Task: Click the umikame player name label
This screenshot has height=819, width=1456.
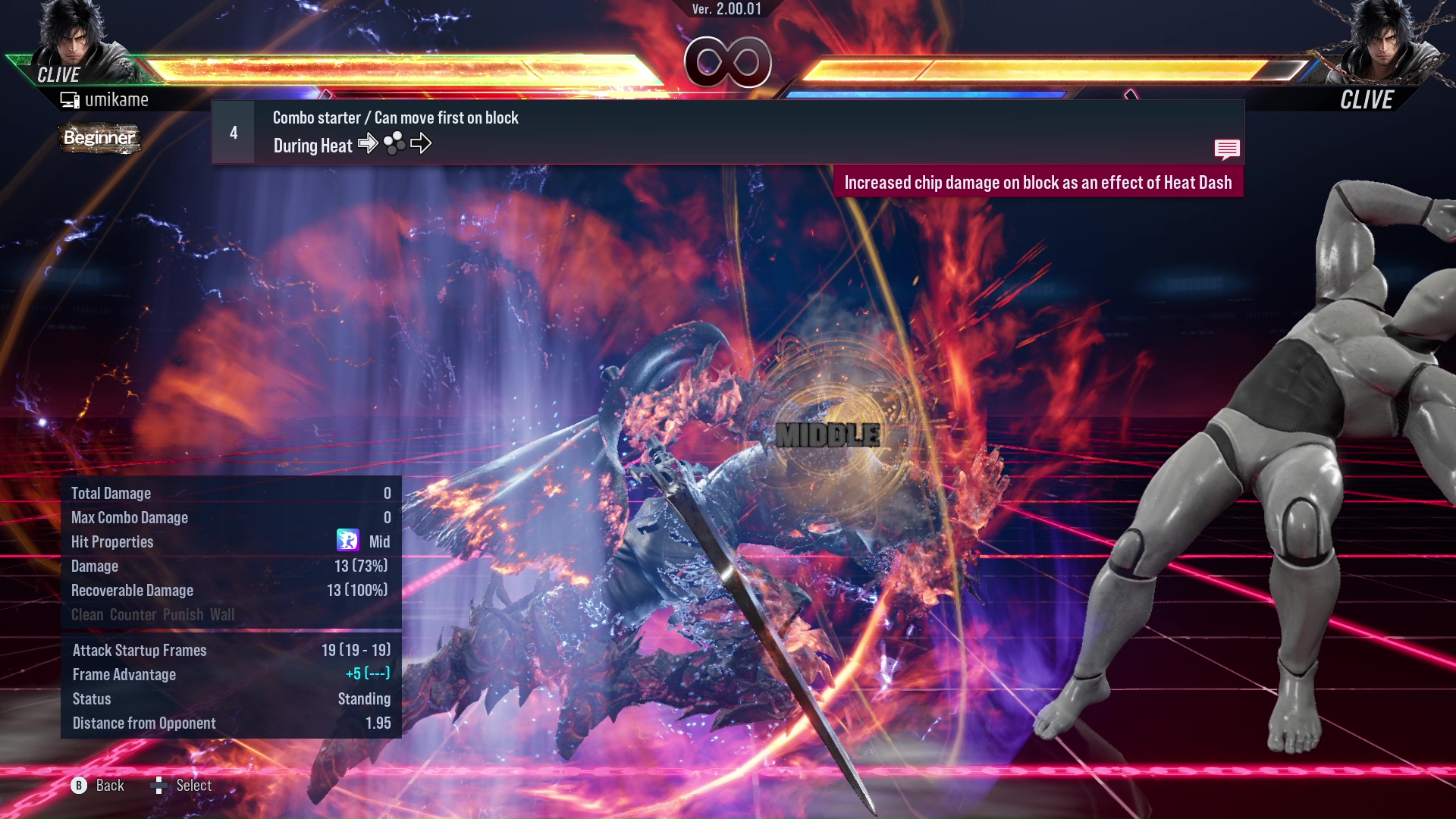Action: 118,99
